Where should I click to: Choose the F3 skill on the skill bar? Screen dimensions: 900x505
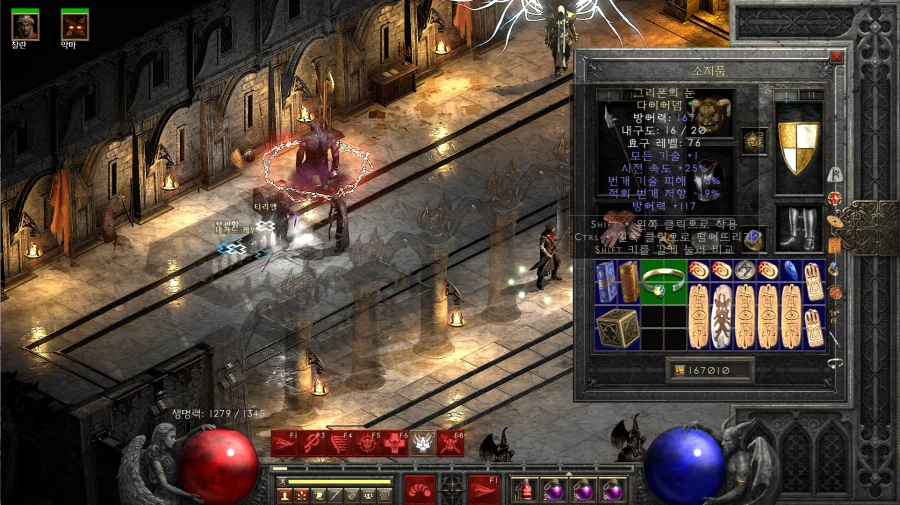[x=313, y=442]
